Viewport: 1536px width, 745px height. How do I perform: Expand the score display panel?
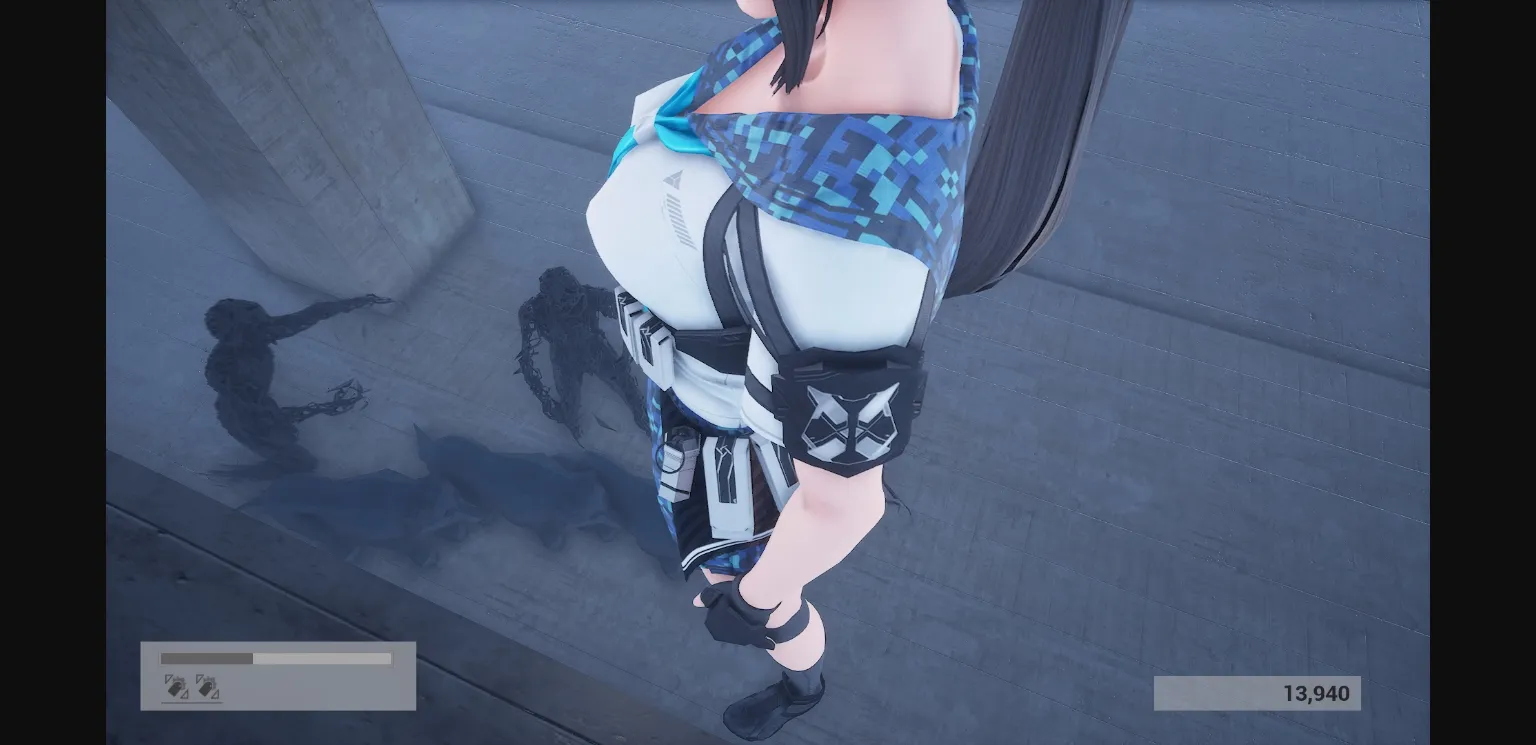(x=1257, y=692)
